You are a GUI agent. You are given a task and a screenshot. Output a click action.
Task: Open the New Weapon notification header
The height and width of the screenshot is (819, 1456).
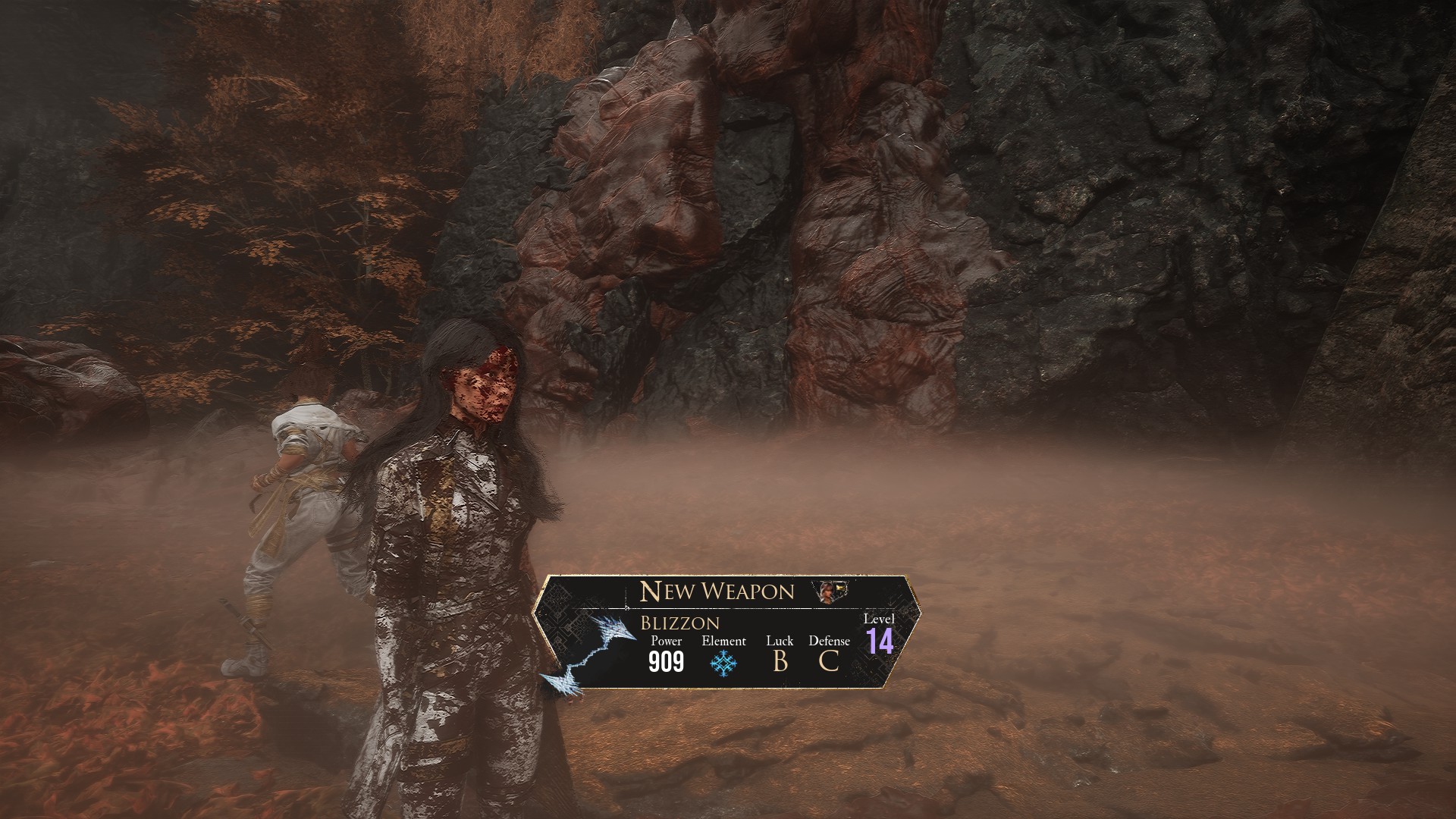[717, 591]
